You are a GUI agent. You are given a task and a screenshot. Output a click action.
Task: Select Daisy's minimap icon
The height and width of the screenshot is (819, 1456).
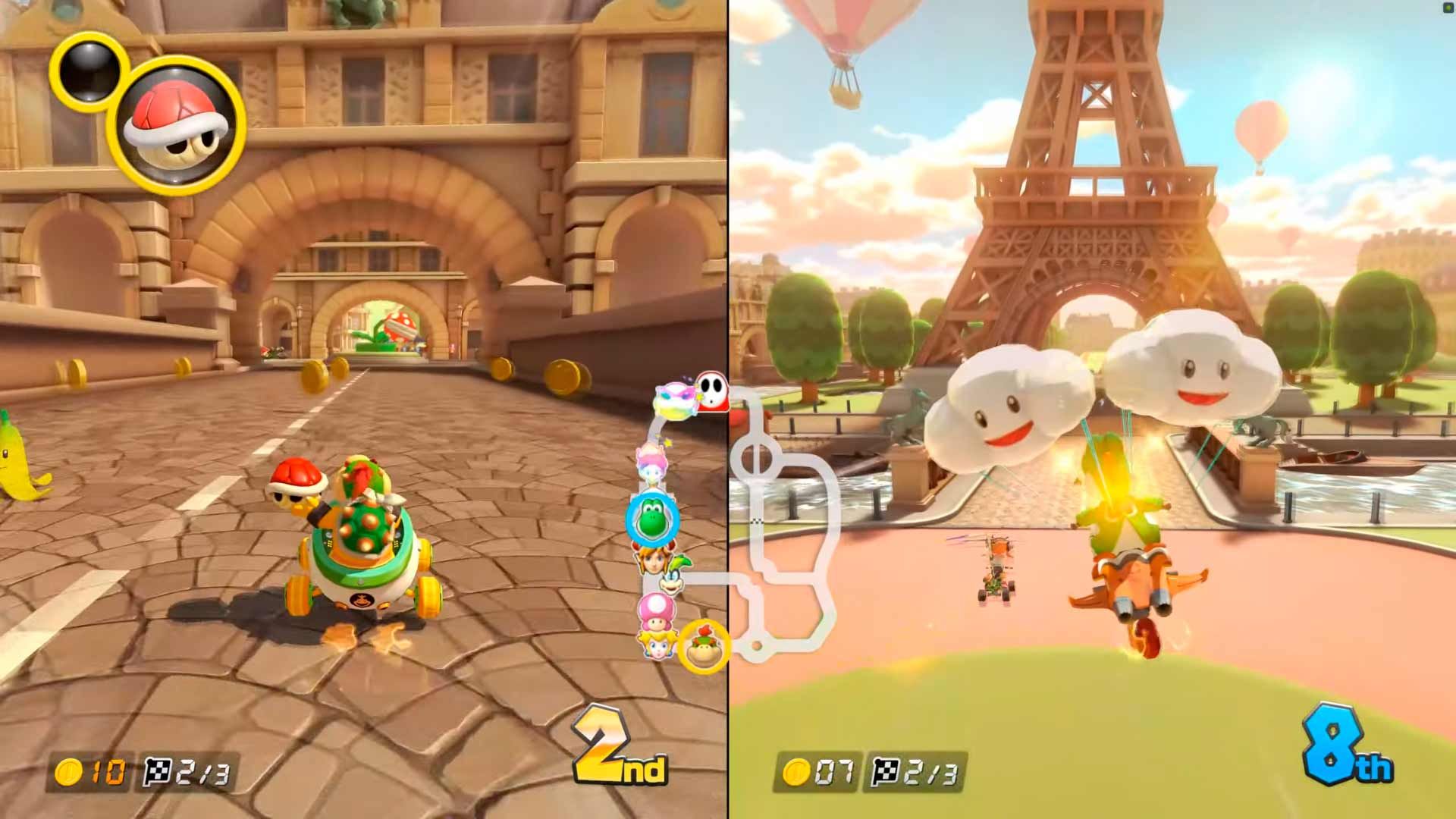pos(655,560)
